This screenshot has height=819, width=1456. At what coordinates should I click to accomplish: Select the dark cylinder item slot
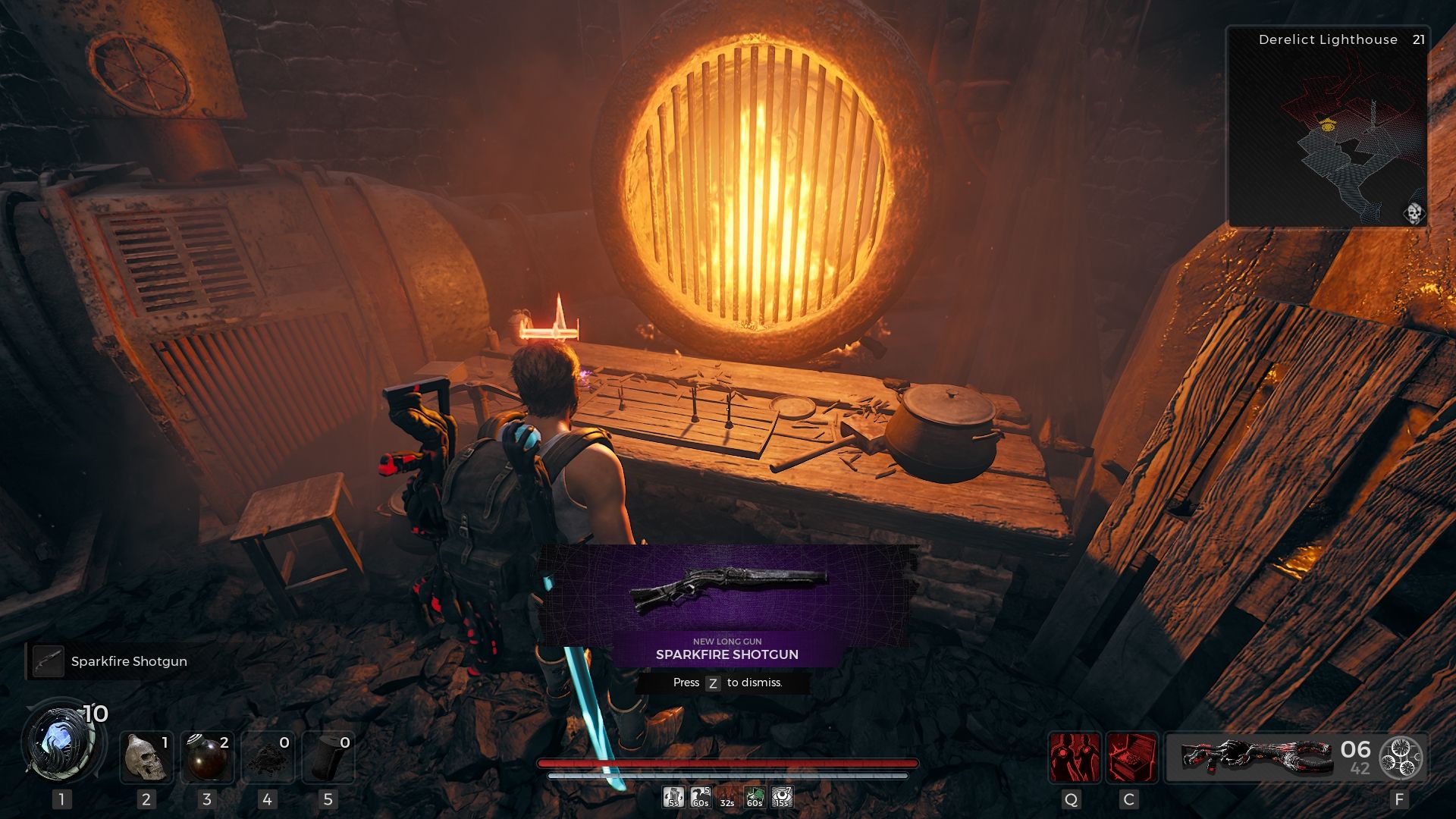click(328, 757)
